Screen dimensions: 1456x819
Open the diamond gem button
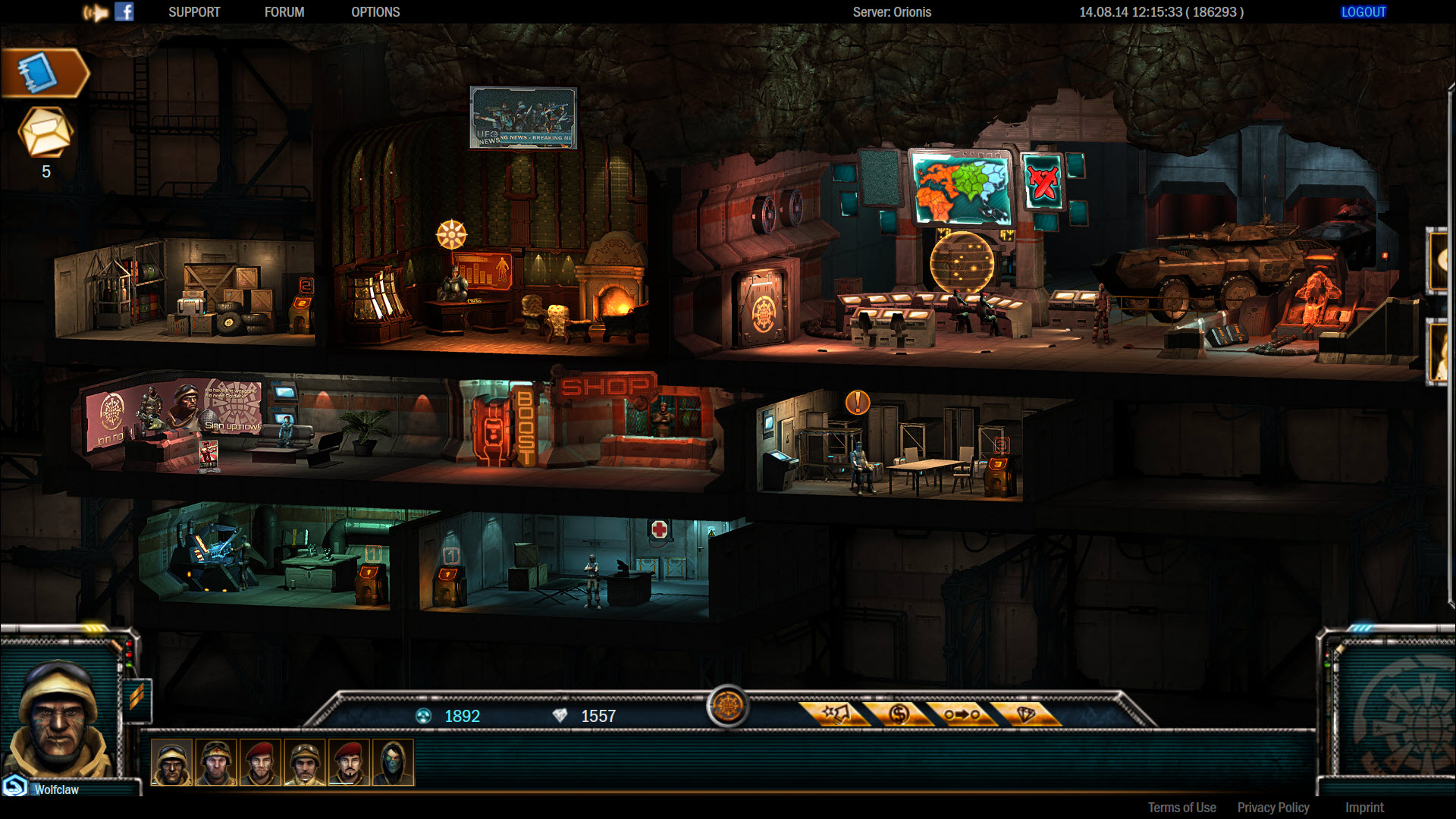[x=1025, y=714]
